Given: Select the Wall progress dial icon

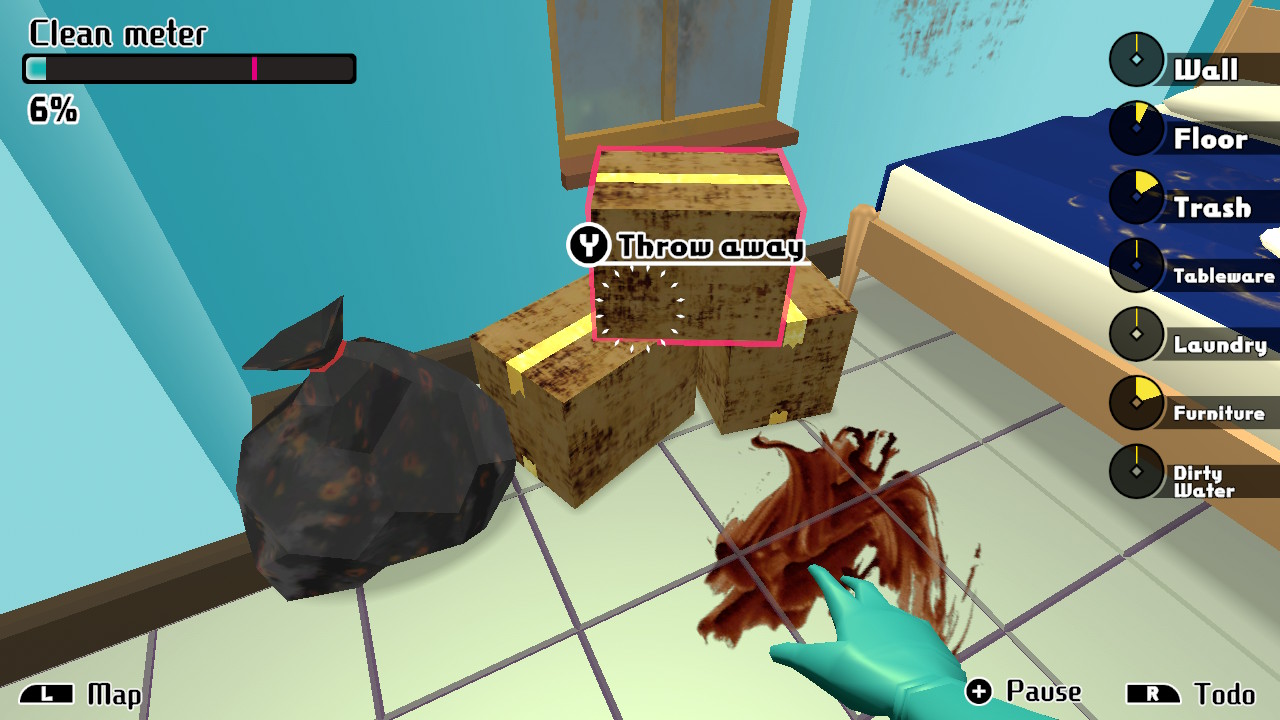Looking at the screenshot, I should click(x=1136, y=58).
